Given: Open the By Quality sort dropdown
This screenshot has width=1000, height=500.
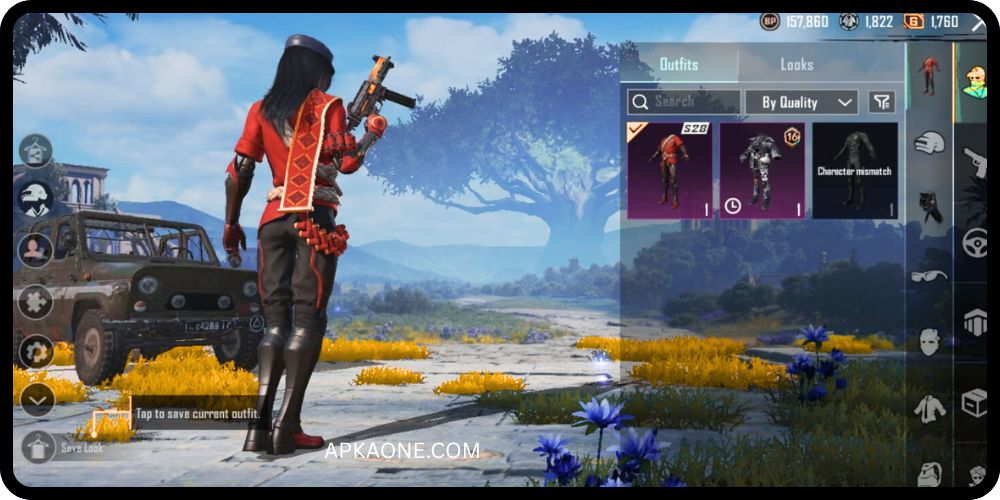Looking at the screenshot, I should point(801,102).
